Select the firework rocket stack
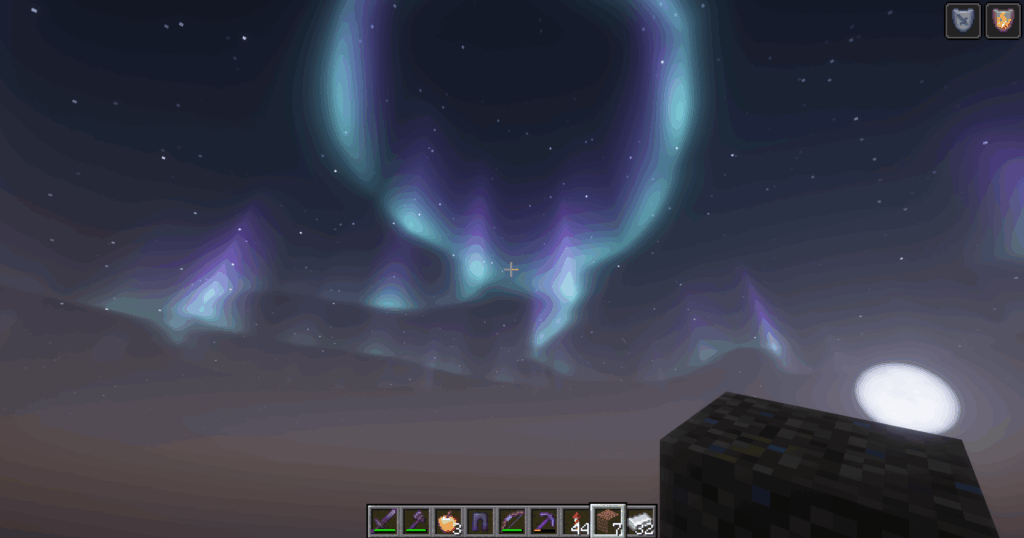Viewport: 1024px width, 538px height. pyautogui.click(x=576, y=520)
